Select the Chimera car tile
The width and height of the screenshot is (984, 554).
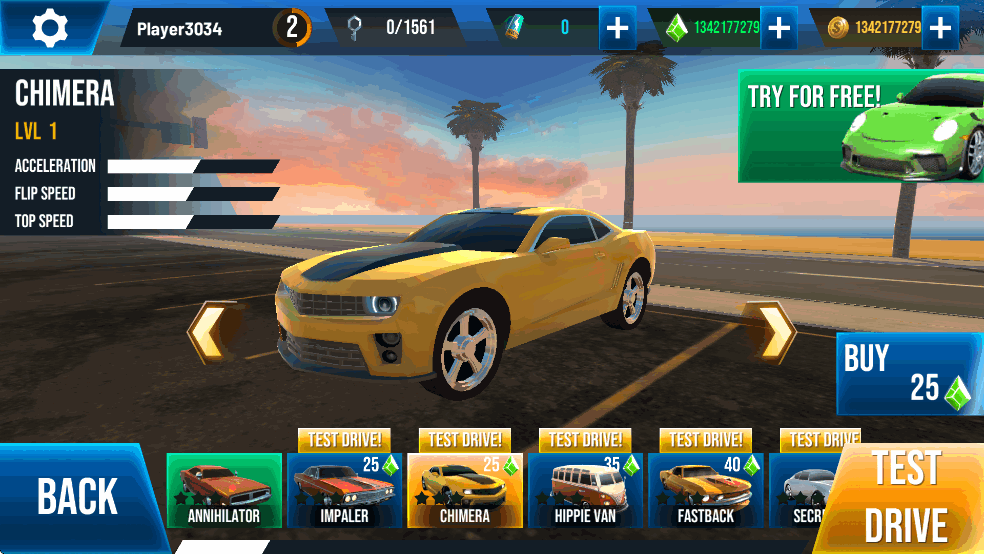(465, 490)
